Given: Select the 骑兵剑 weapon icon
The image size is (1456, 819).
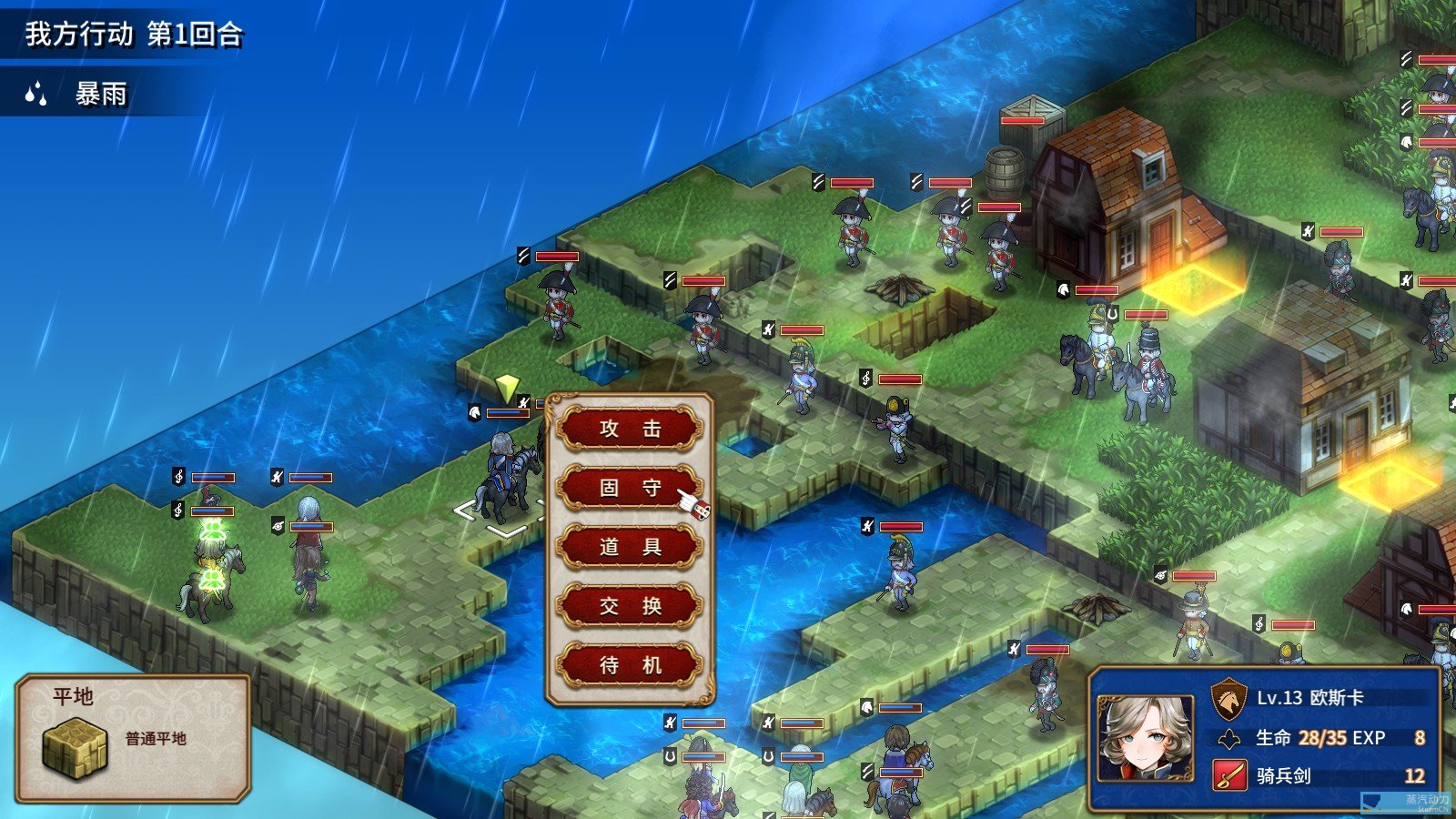Looking at the screenshot, I should [1229, 775].
